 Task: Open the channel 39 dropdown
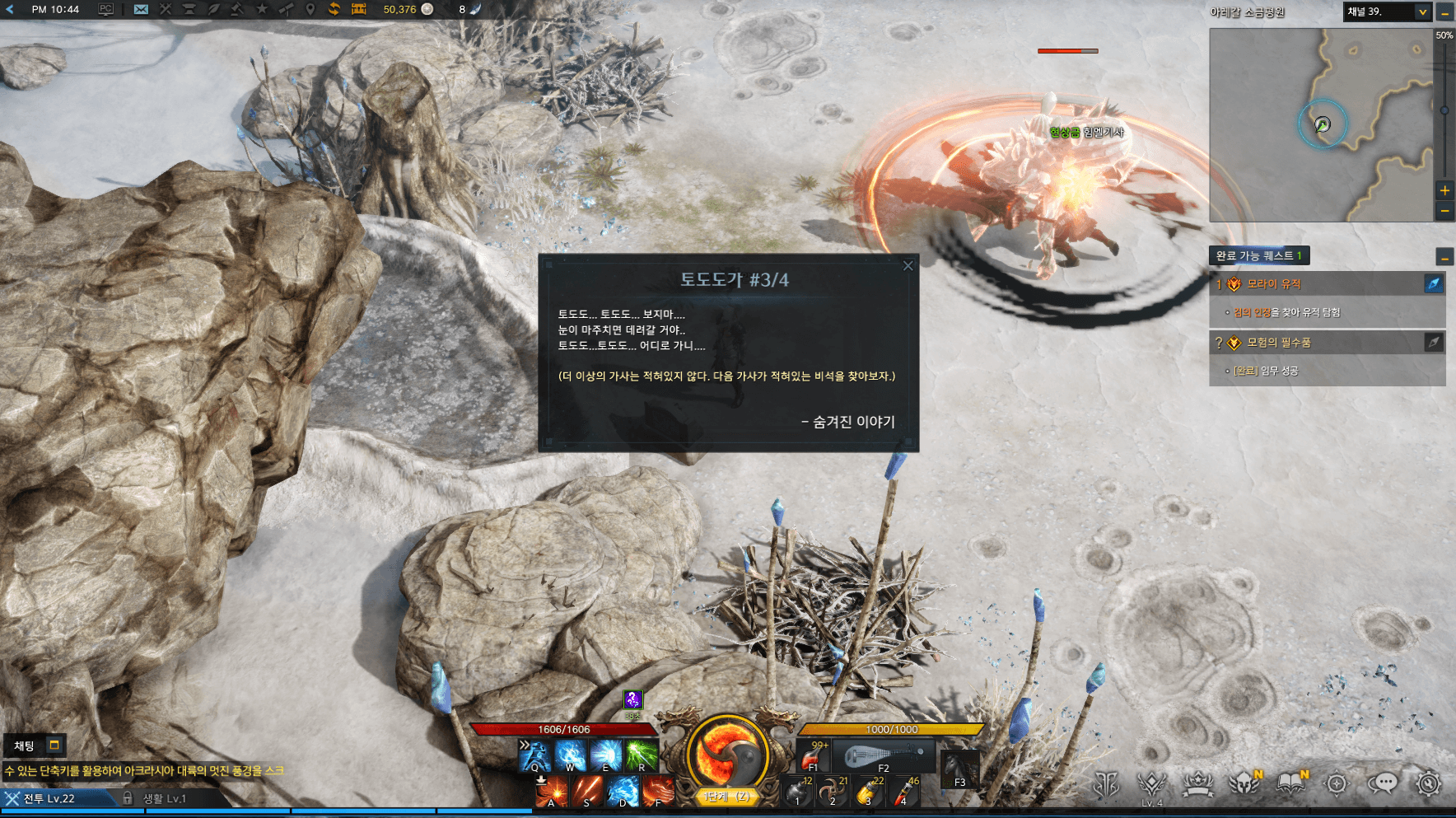(1422, 12)
